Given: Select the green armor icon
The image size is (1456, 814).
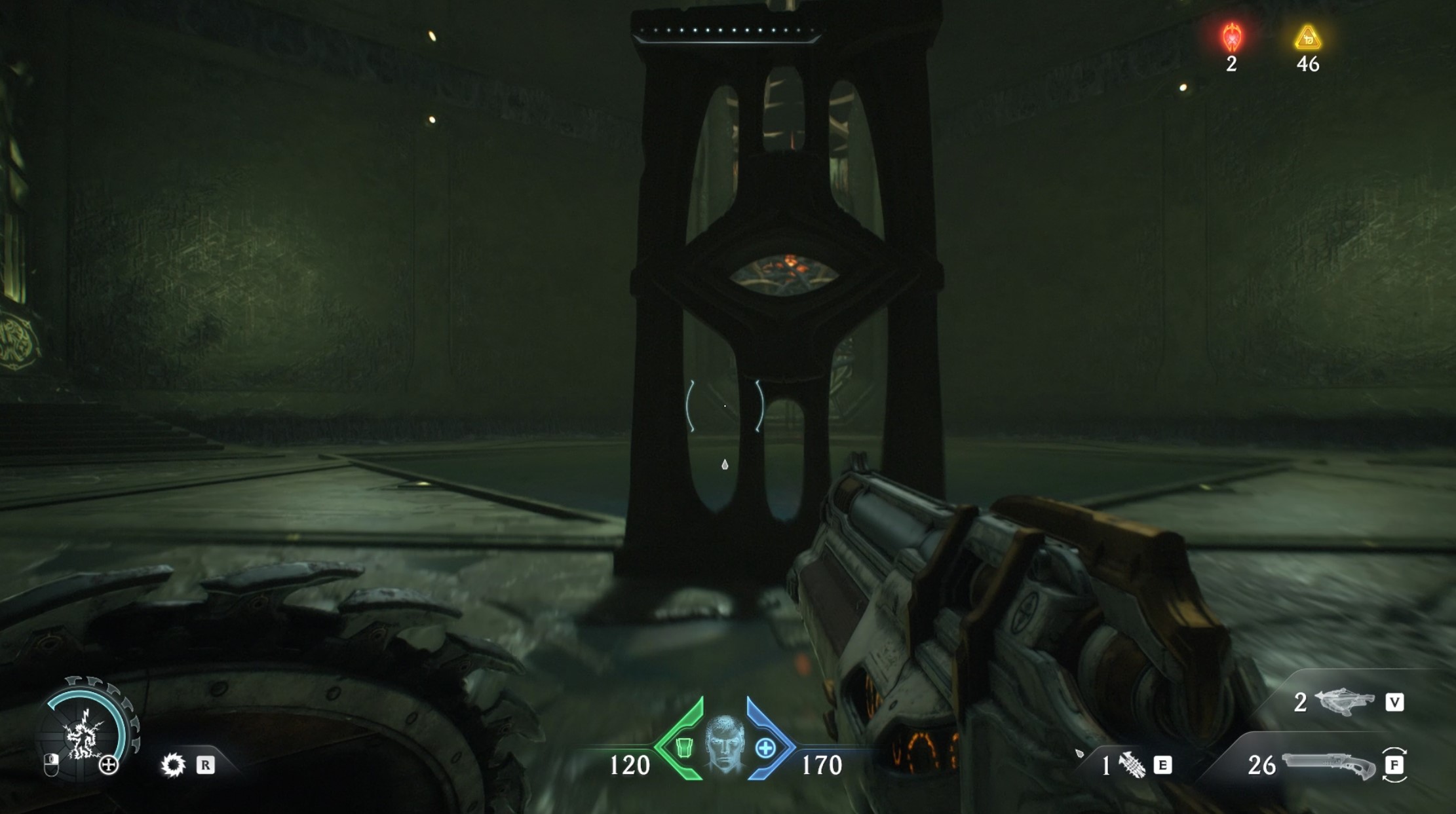Looking at the screenshot, I should [684, 747].
